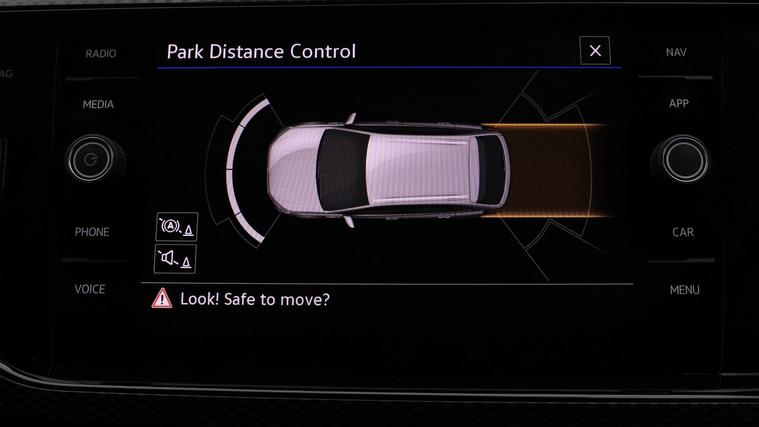The image size is (759, 427).
Task: Open the RADIO function
Action: click(99, 53)
